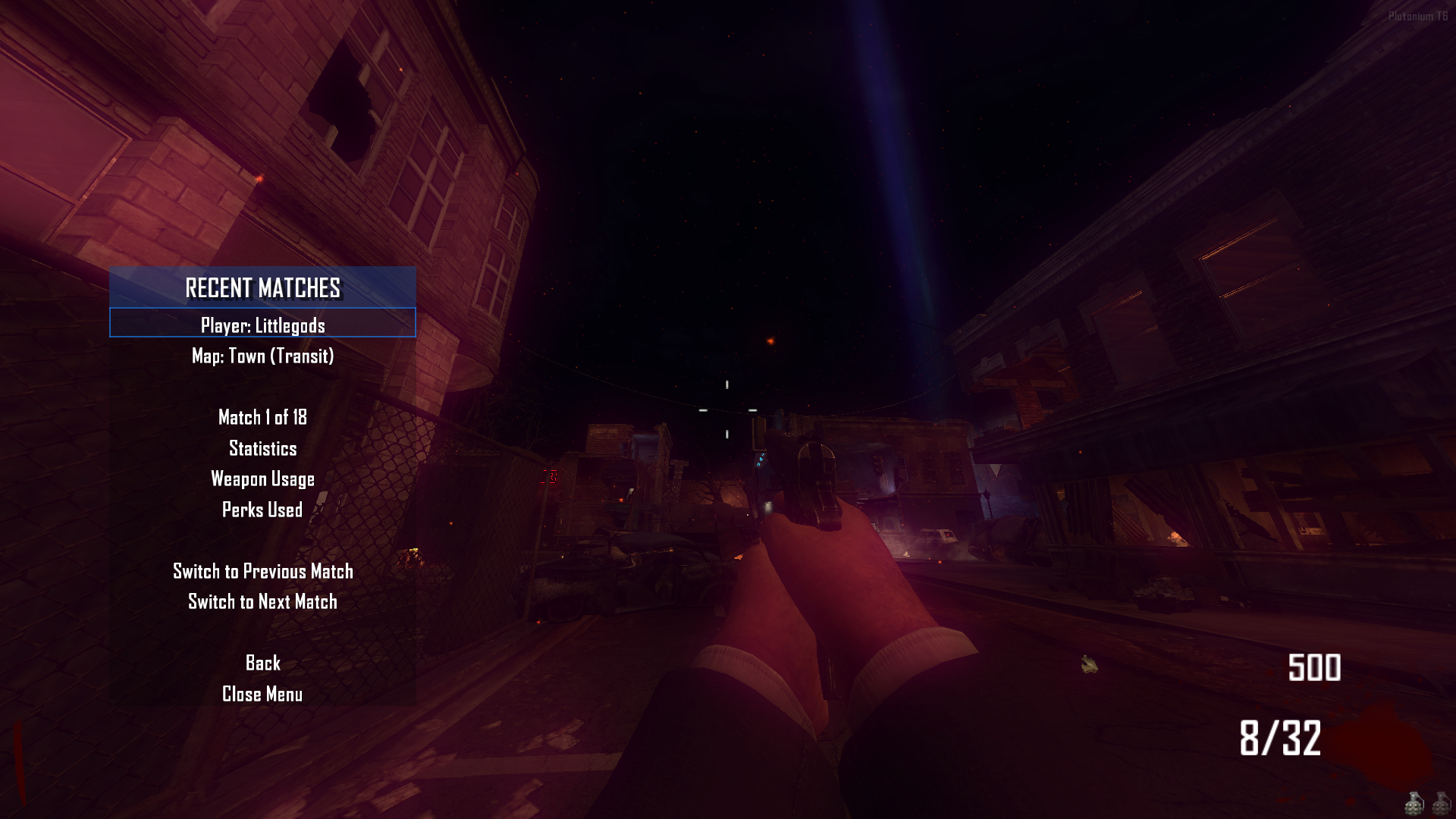1456x819 pixels.
Task: Click the Recent Matches header
Action: point(262,287)
